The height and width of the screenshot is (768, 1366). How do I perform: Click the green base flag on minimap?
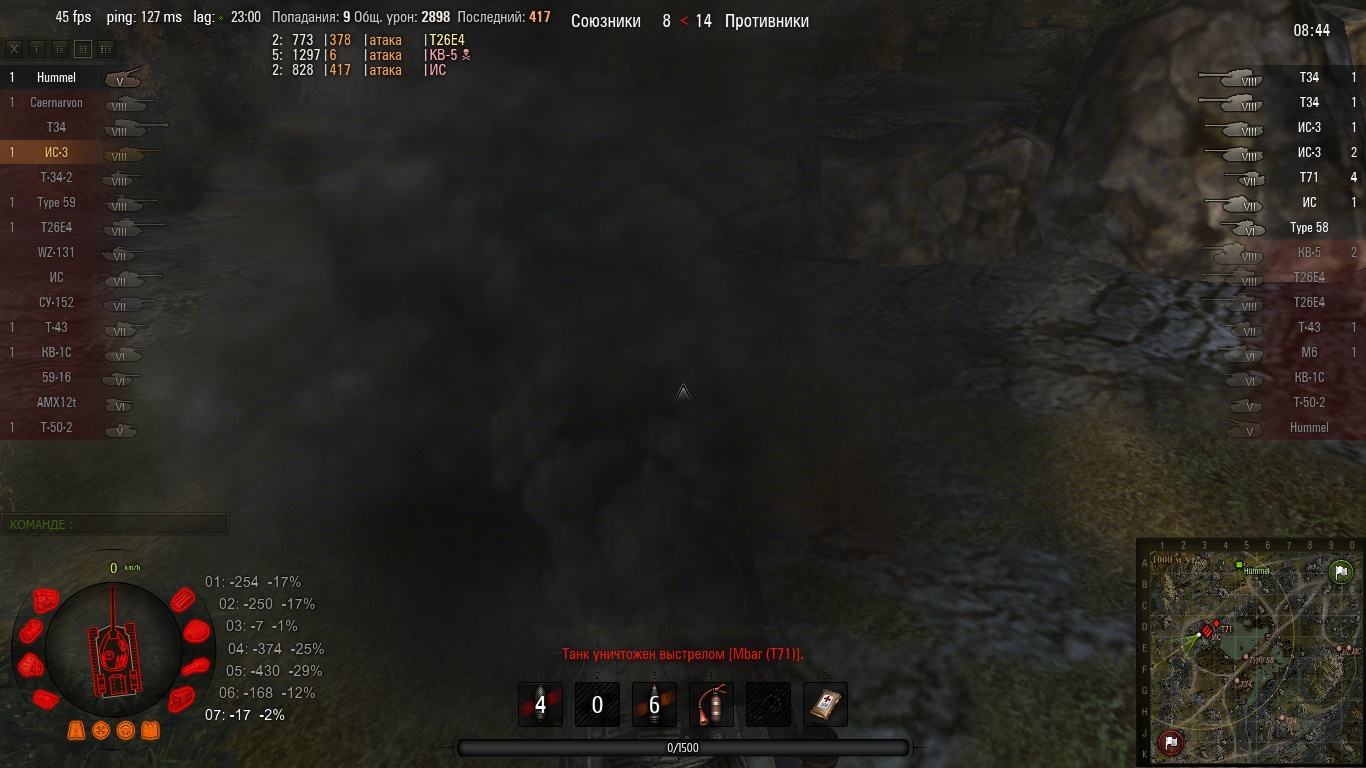click(1340, 571)
